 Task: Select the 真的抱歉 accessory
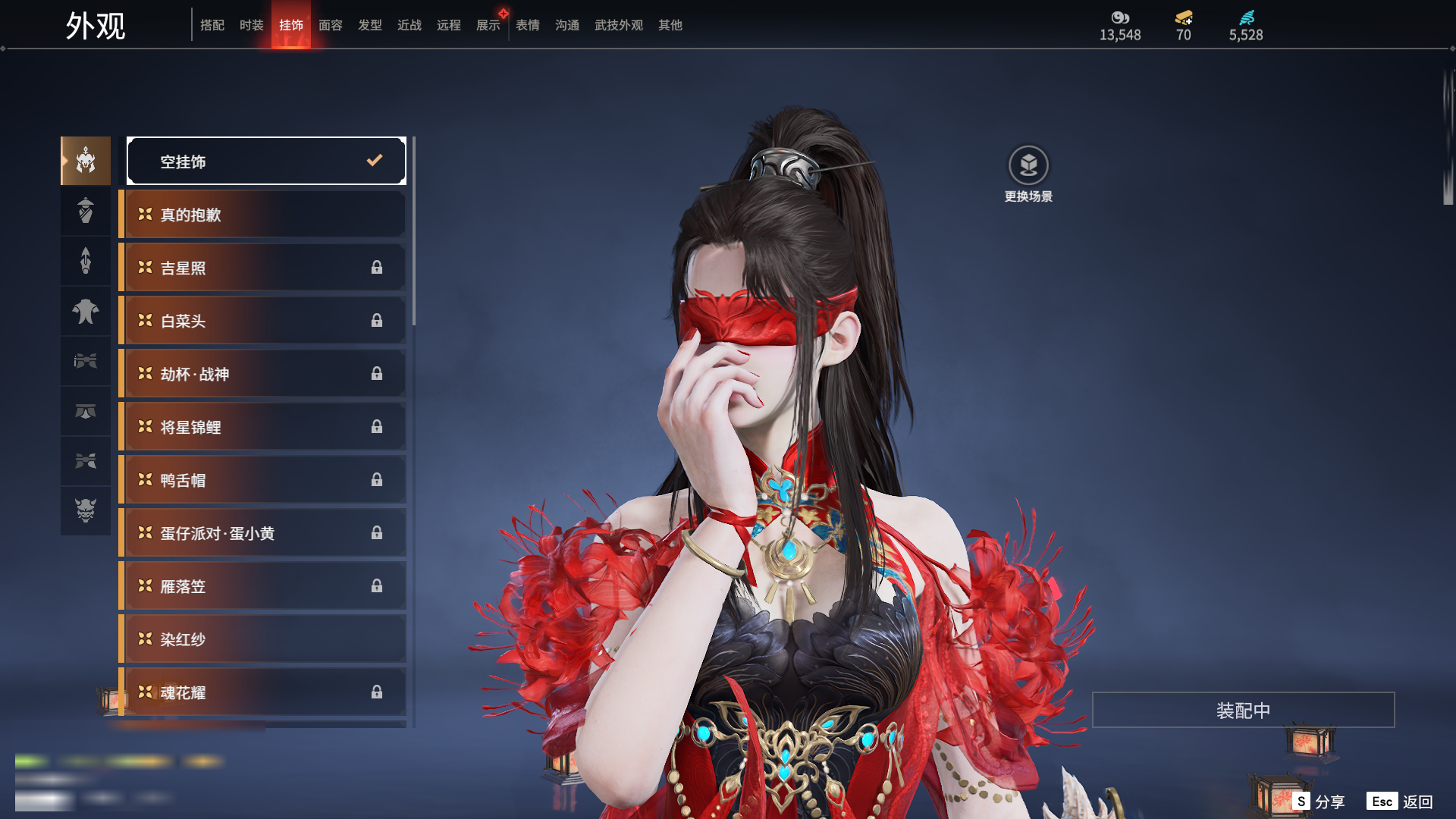(265, 215)
